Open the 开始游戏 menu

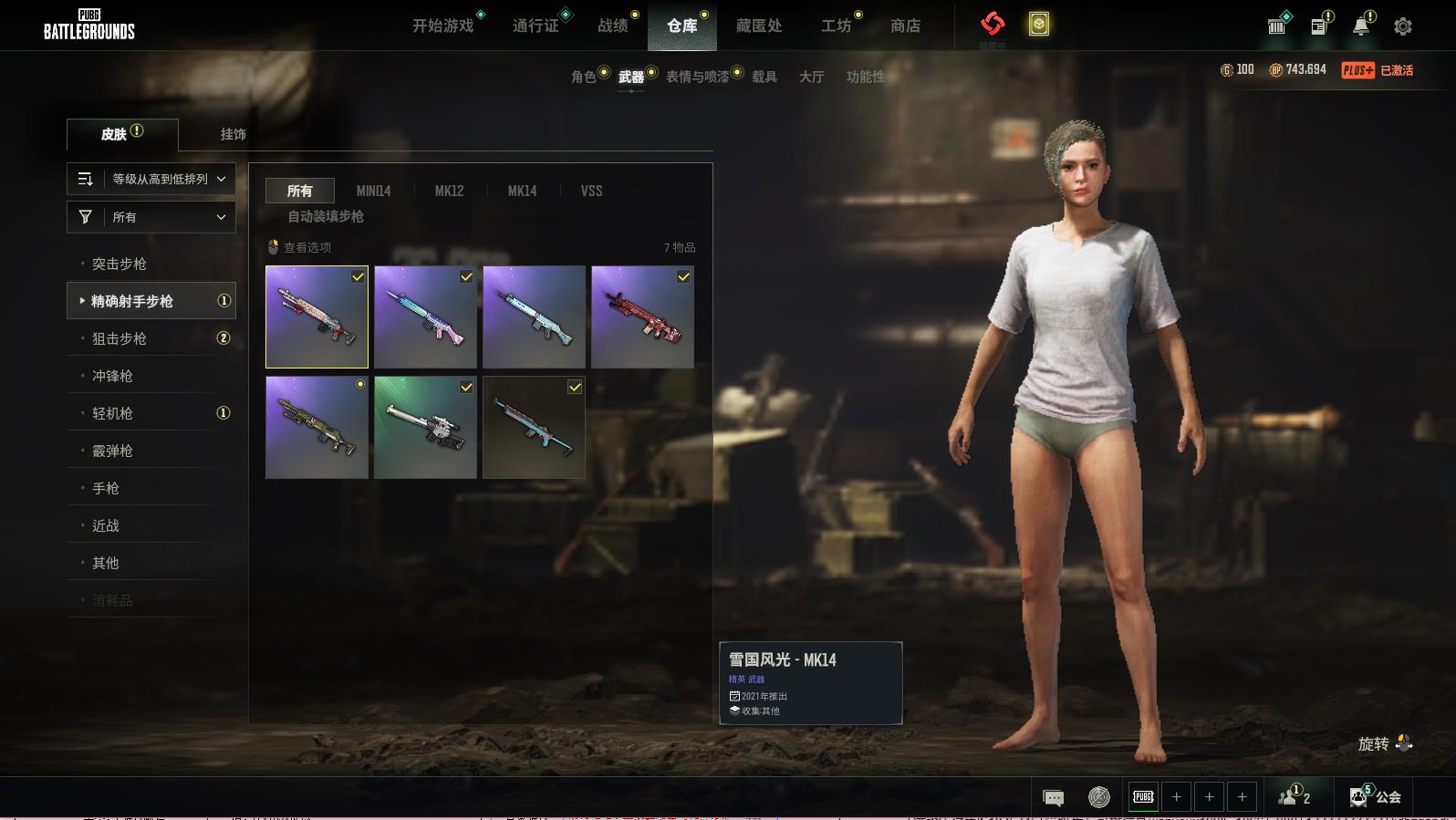(x=442, y=26)
